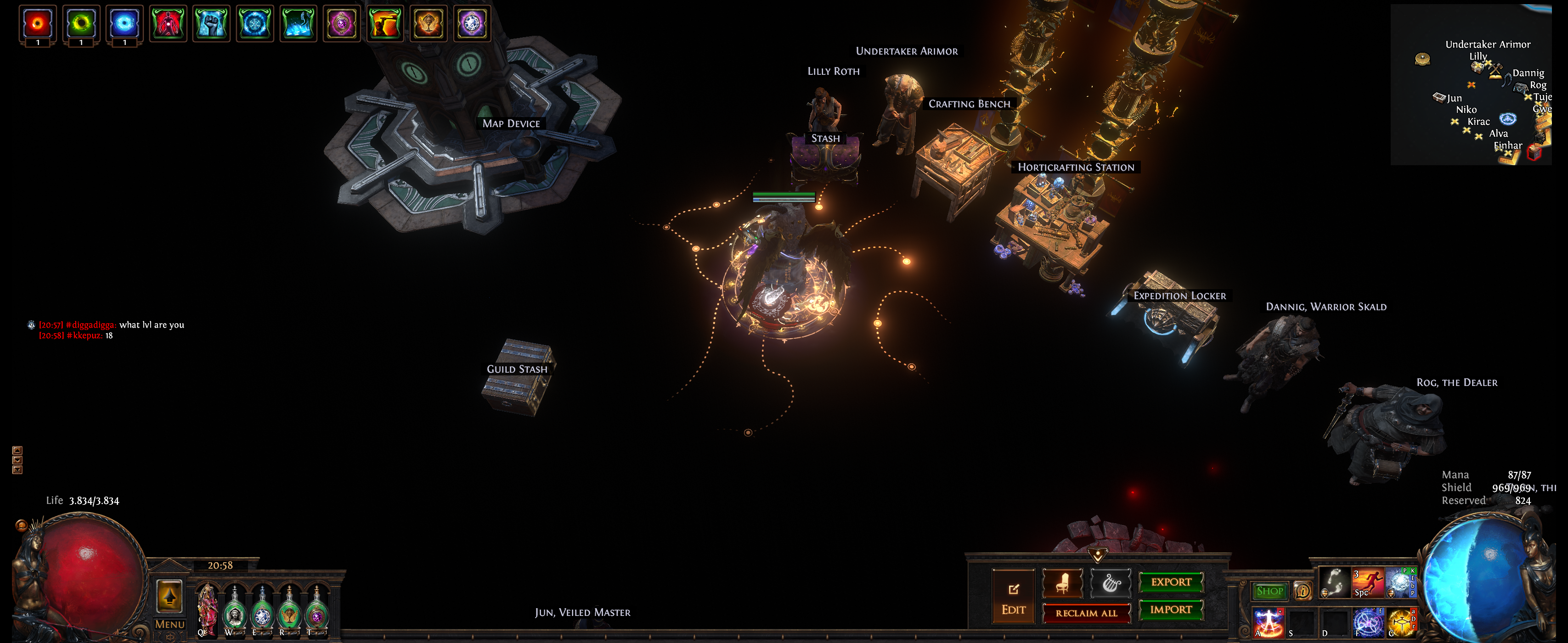Image resolution: width=1568 pixels, height=643 pixels.
Task: Click the red vortex charge buff icon
Action: pos(38,24)
